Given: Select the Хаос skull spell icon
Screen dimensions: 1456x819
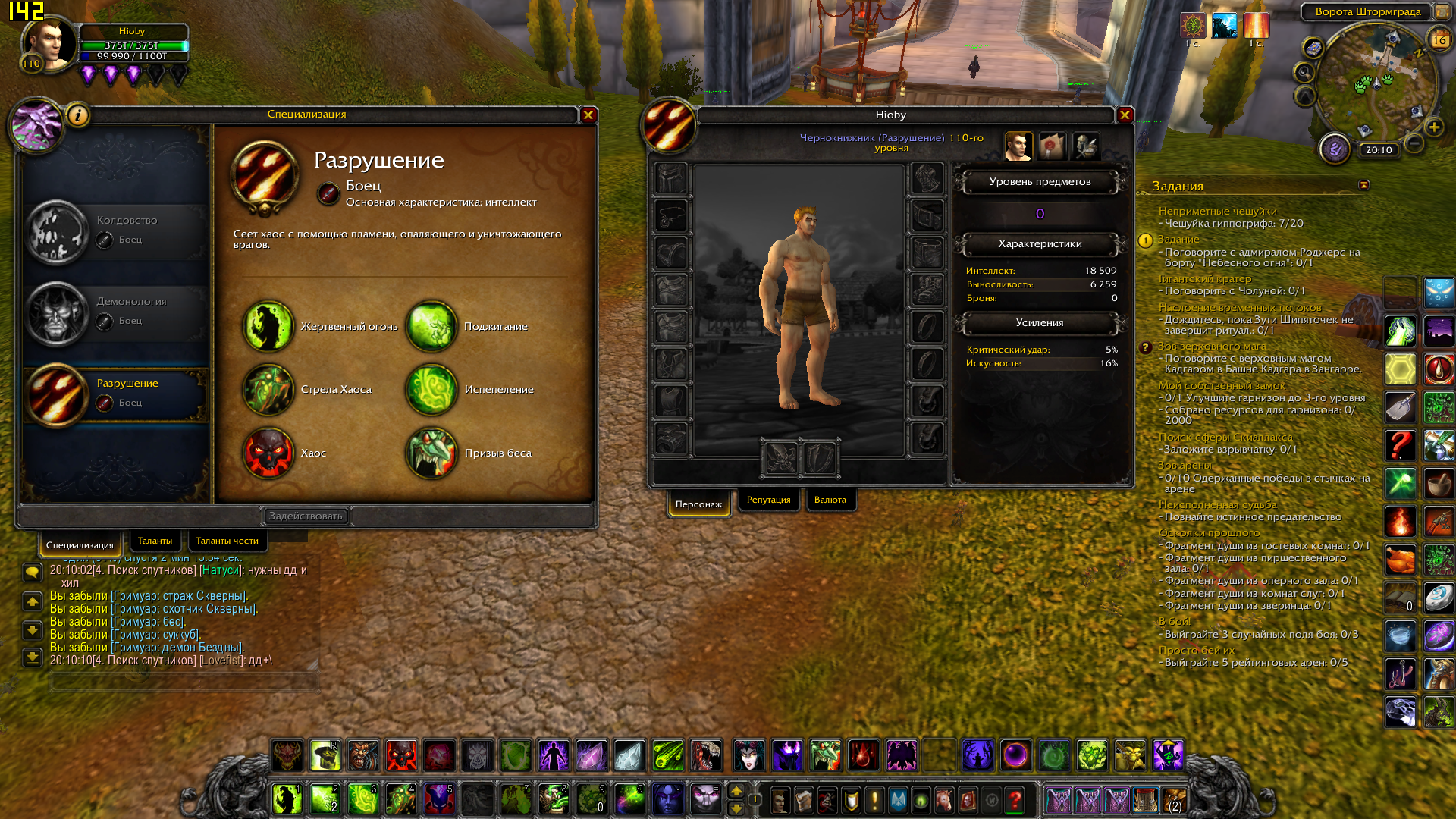Looking at the screenshot, I should coord(268,453).
